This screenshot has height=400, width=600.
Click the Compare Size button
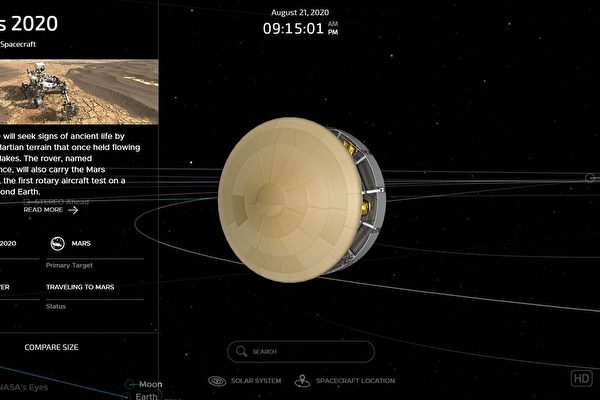(x=54, y=347)
